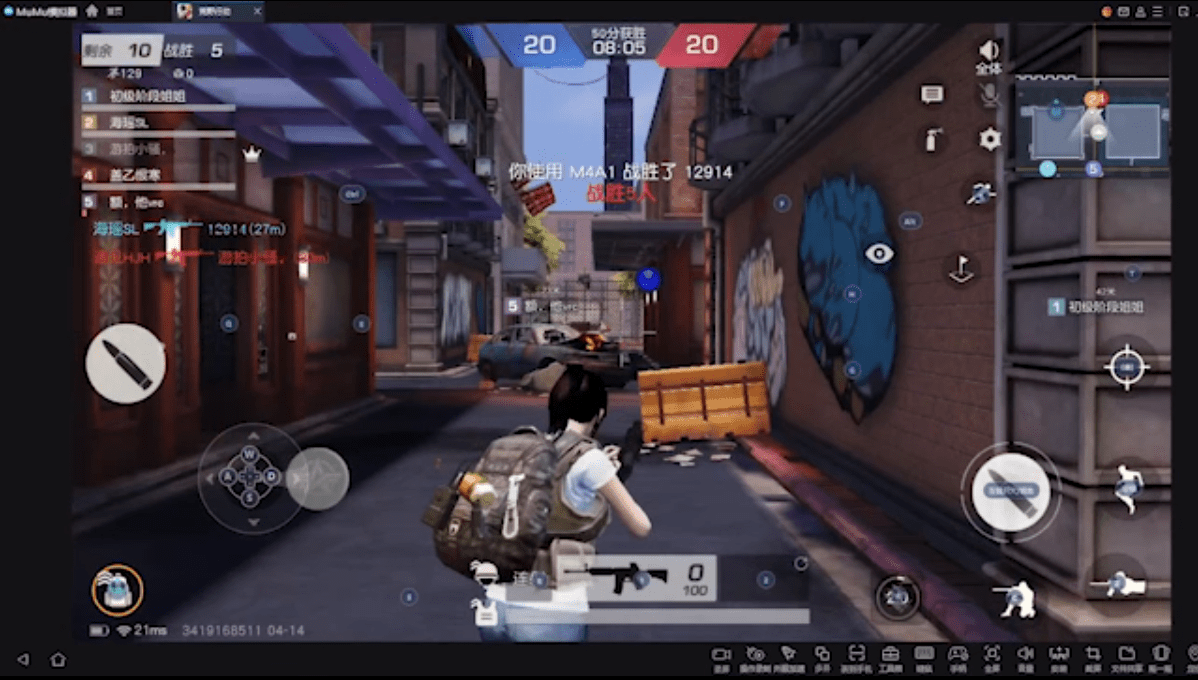This screenshot has width=1198, height=680.
Task: Tap the jump figure button
Action: point(1128,489)
